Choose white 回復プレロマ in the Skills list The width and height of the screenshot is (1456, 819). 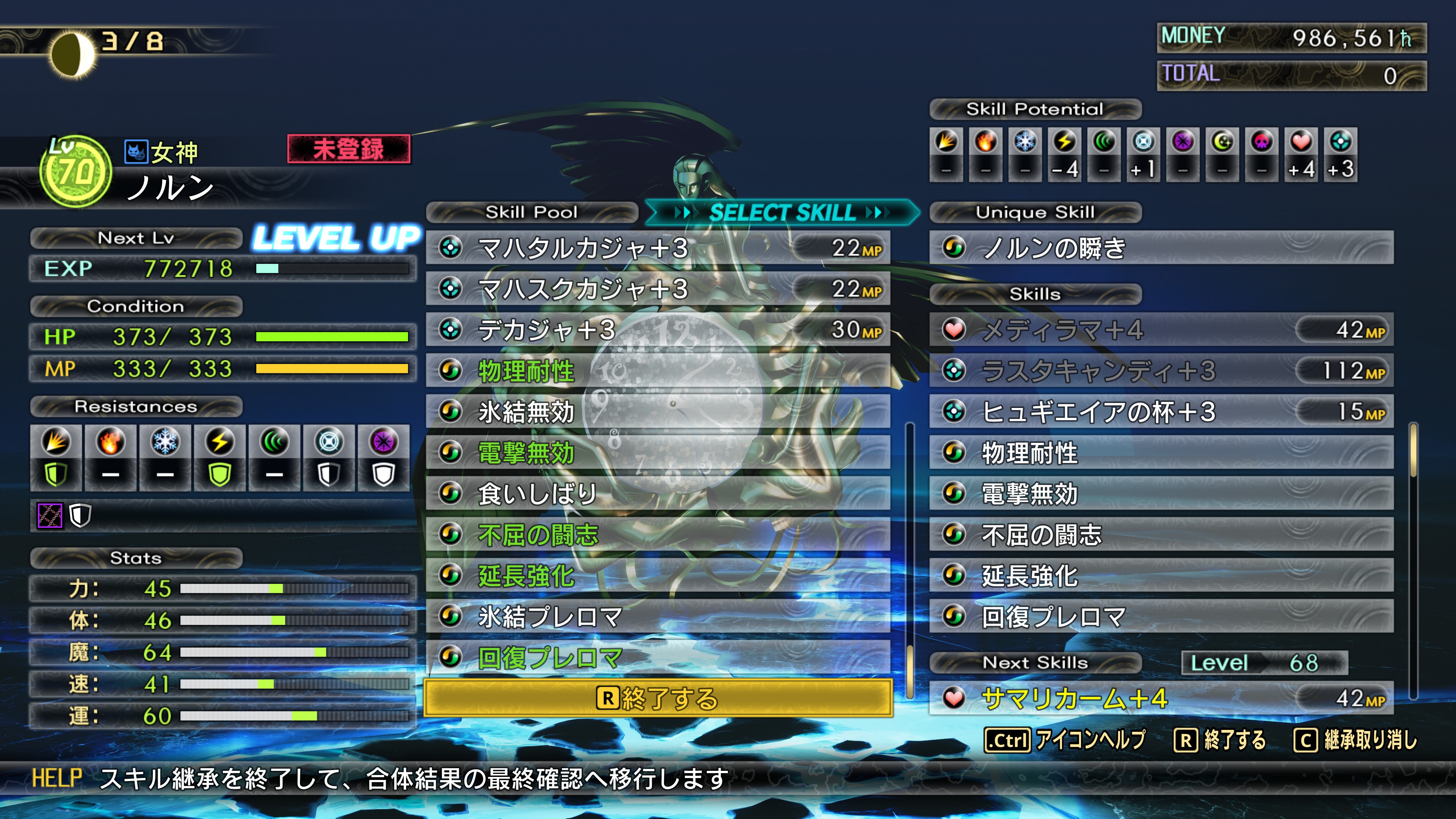pyautogui.click(x=1161, y=616)
